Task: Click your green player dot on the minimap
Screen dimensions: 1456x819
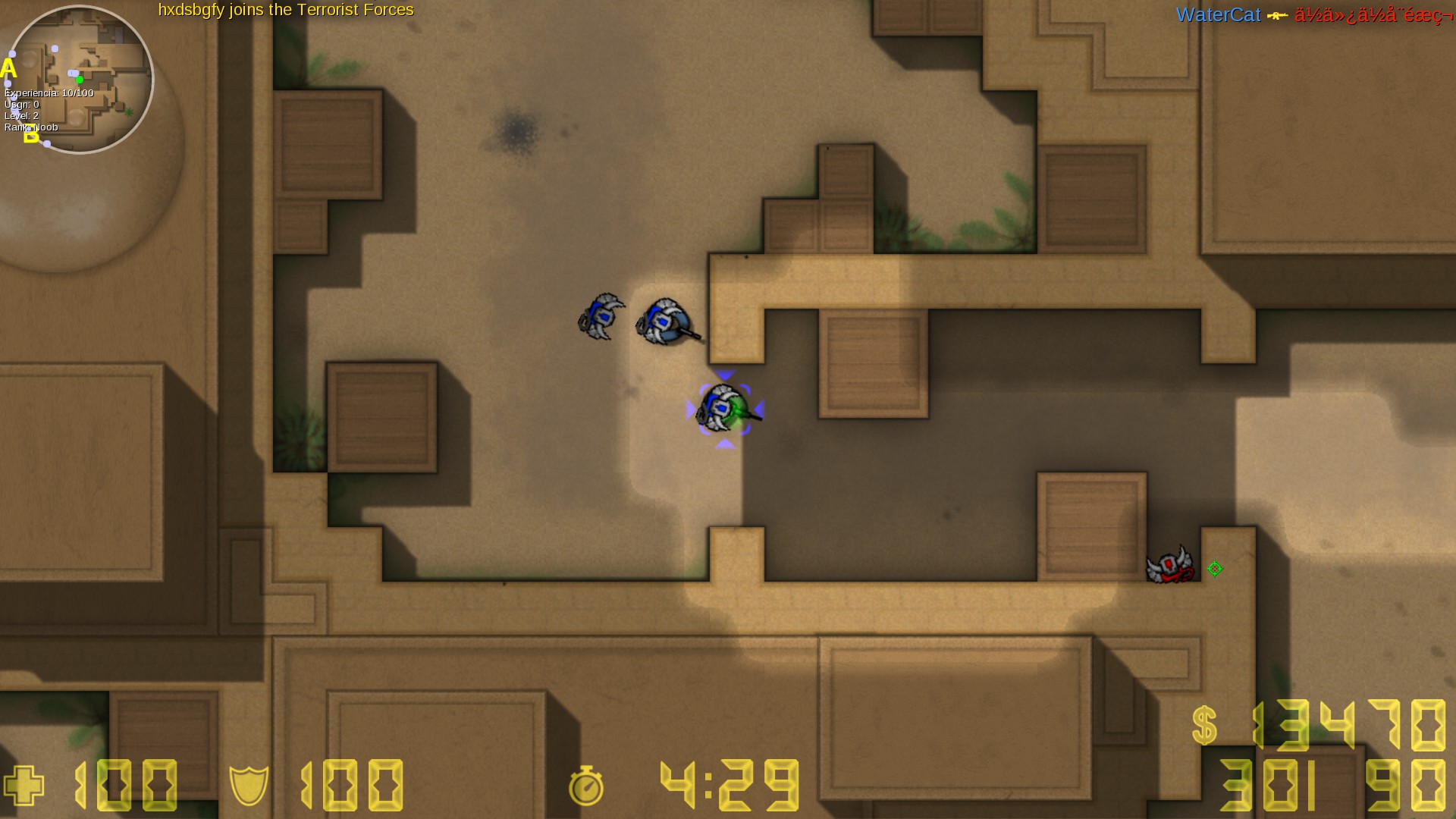Action: tap(80, 79)
